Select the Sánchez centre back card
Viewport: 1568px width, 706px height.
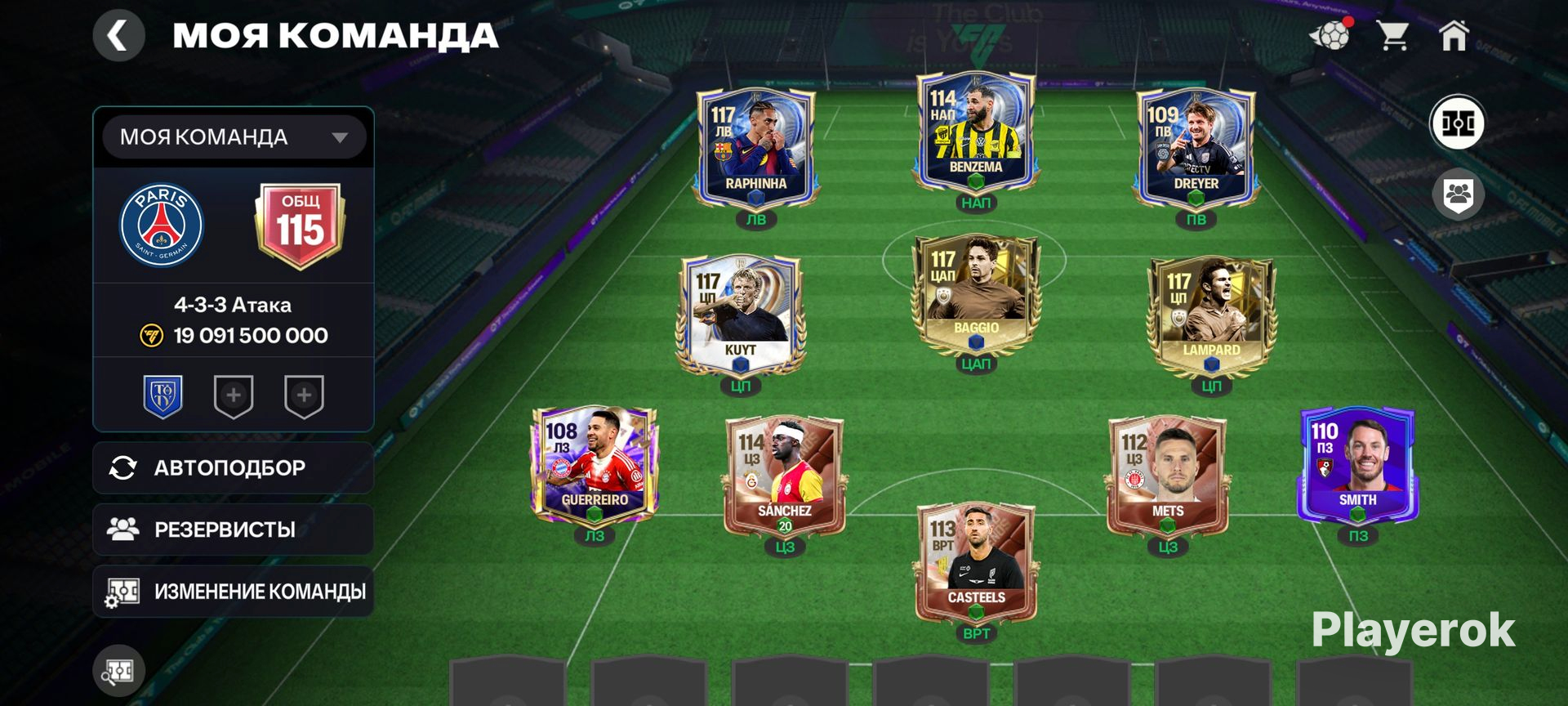click(x=784, y=474)
